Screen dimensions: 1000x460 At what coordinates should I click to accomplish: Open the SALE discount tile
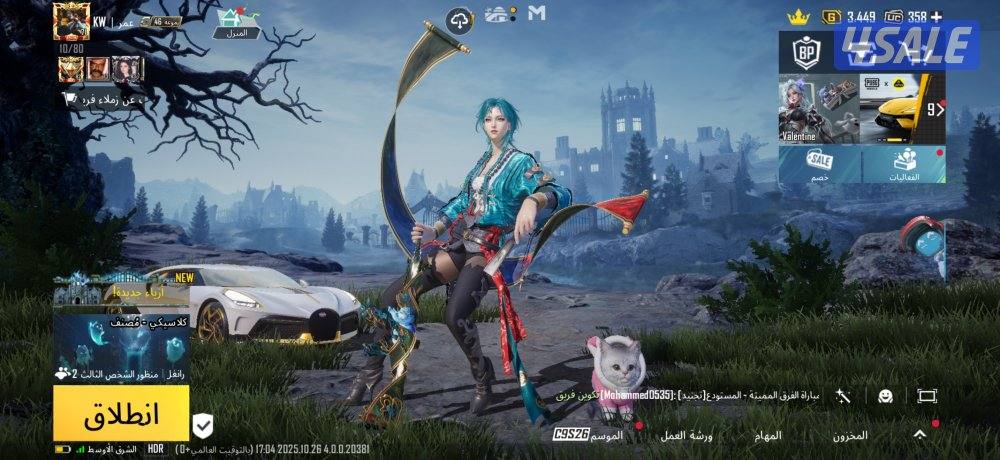click(820, 166)
